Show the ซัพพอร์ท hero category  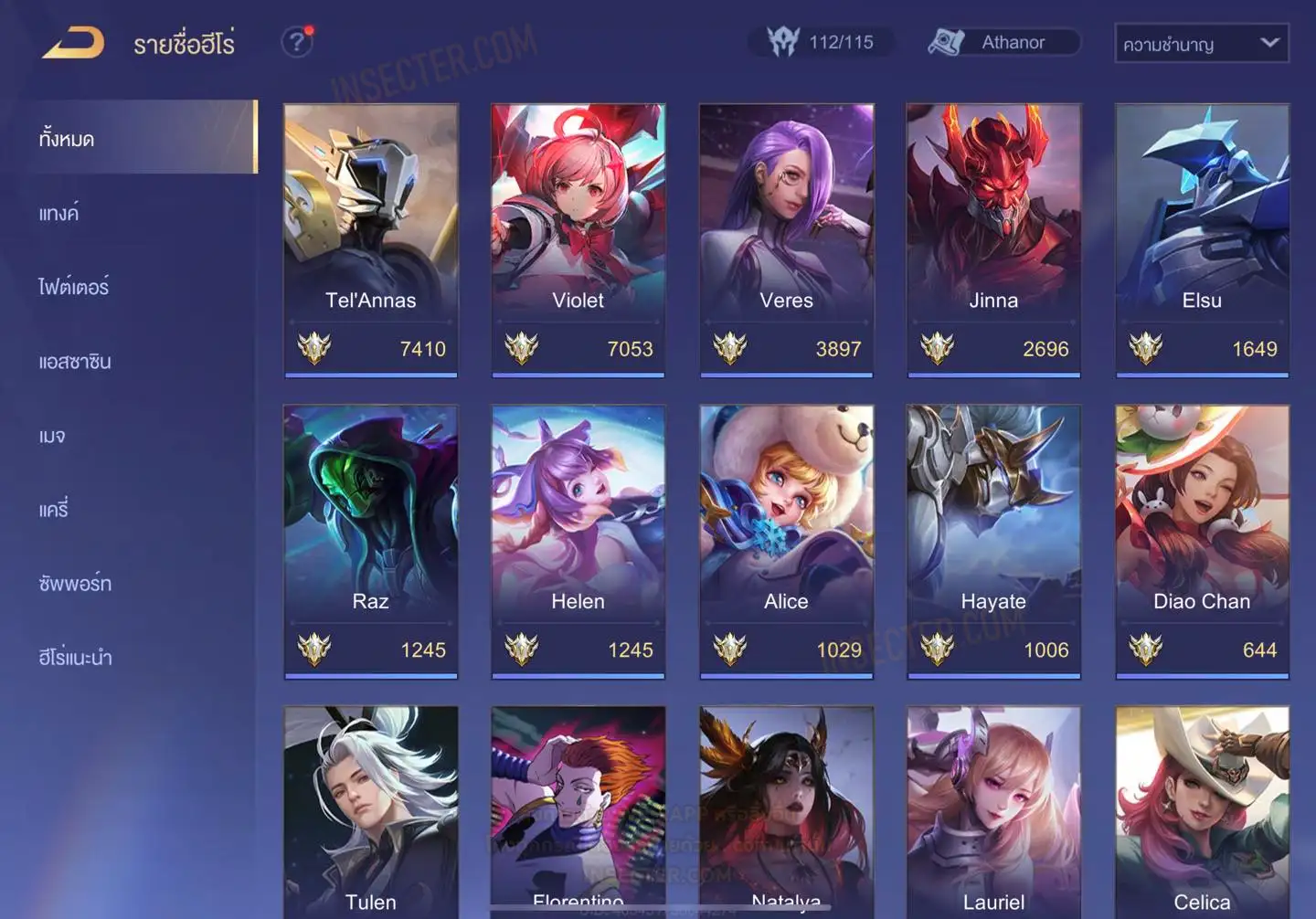75,584
